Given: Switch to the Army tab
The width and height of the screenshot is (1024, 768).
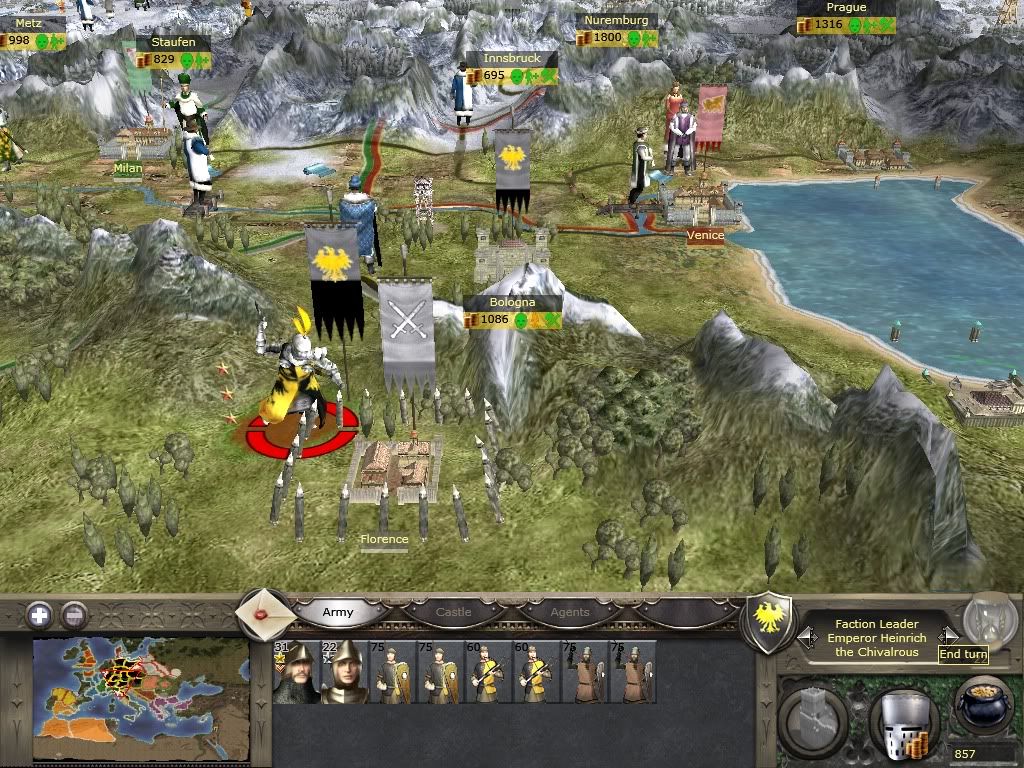Looking at the screenshot, I should (340, 612).
